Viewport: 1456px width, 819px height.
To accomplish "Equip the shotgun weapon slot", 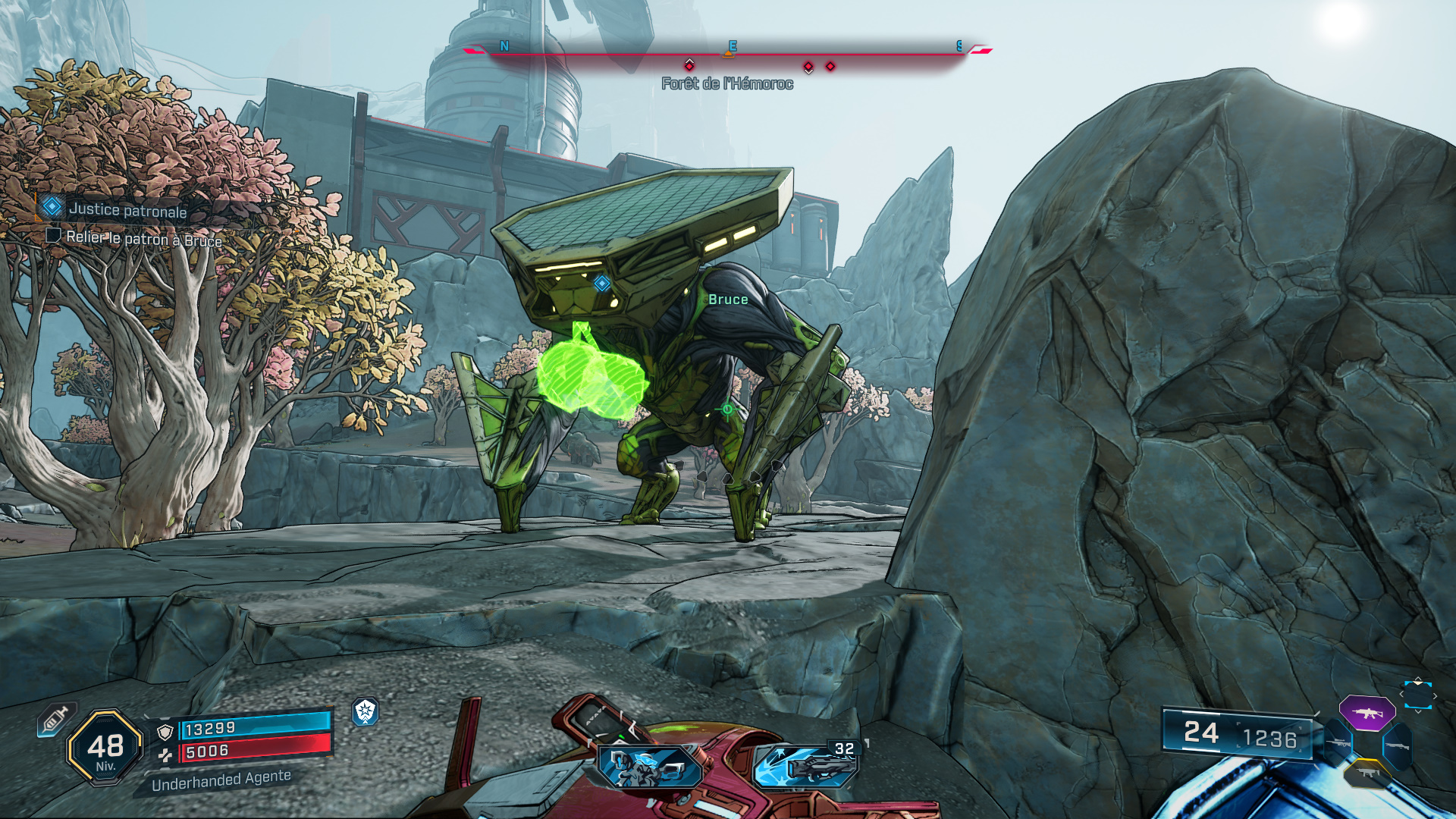I will pyautogui.click(x=1398, y=746).
